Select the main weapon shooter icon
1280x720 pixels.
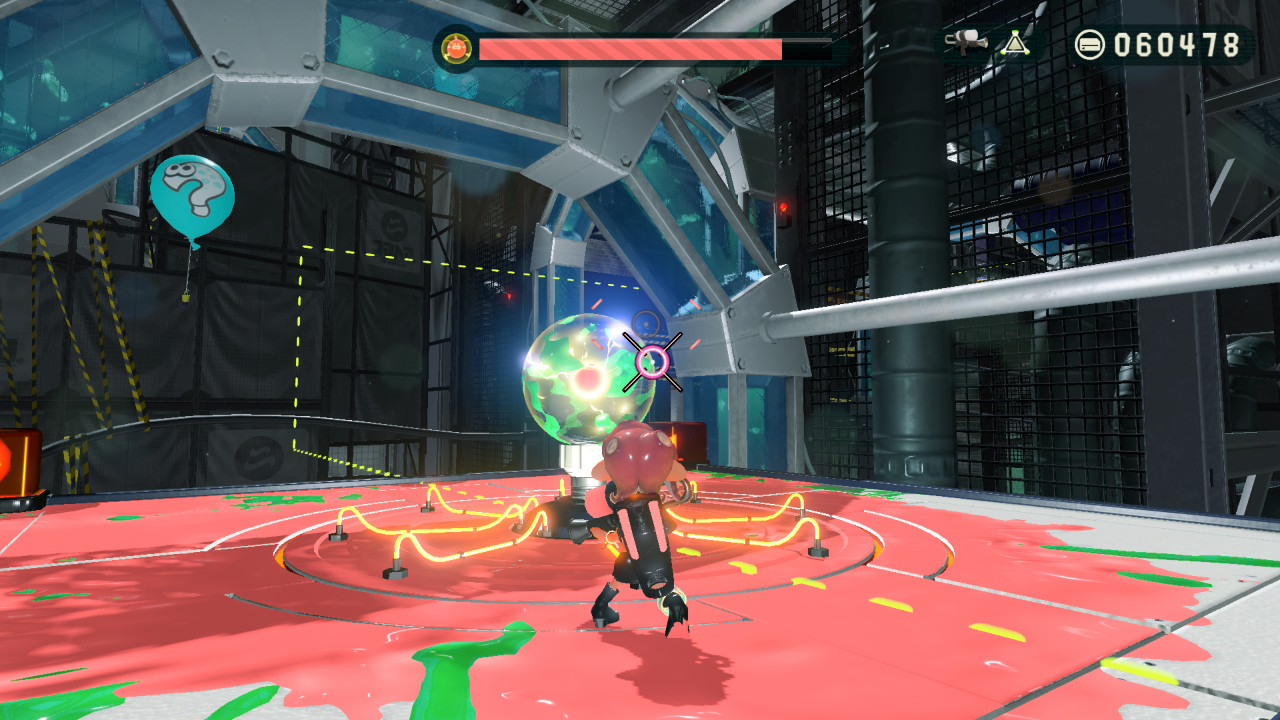966,43
